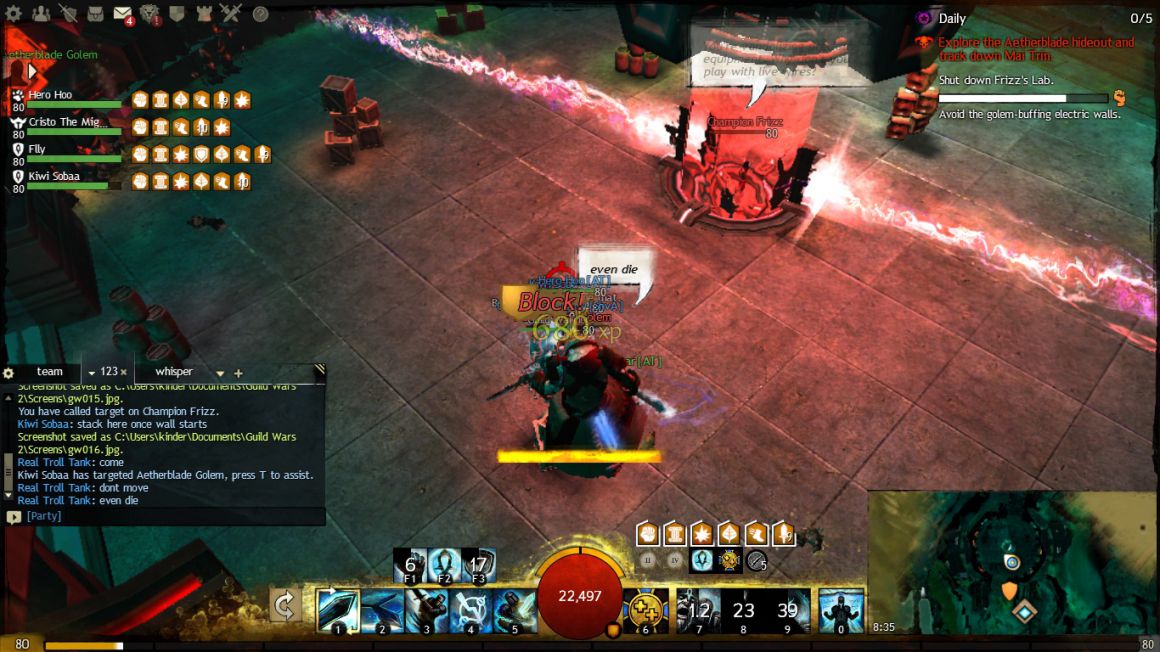Switch to the team chat tab
The height and width of the screenshot is (652, 1160).
click(49, 372)
